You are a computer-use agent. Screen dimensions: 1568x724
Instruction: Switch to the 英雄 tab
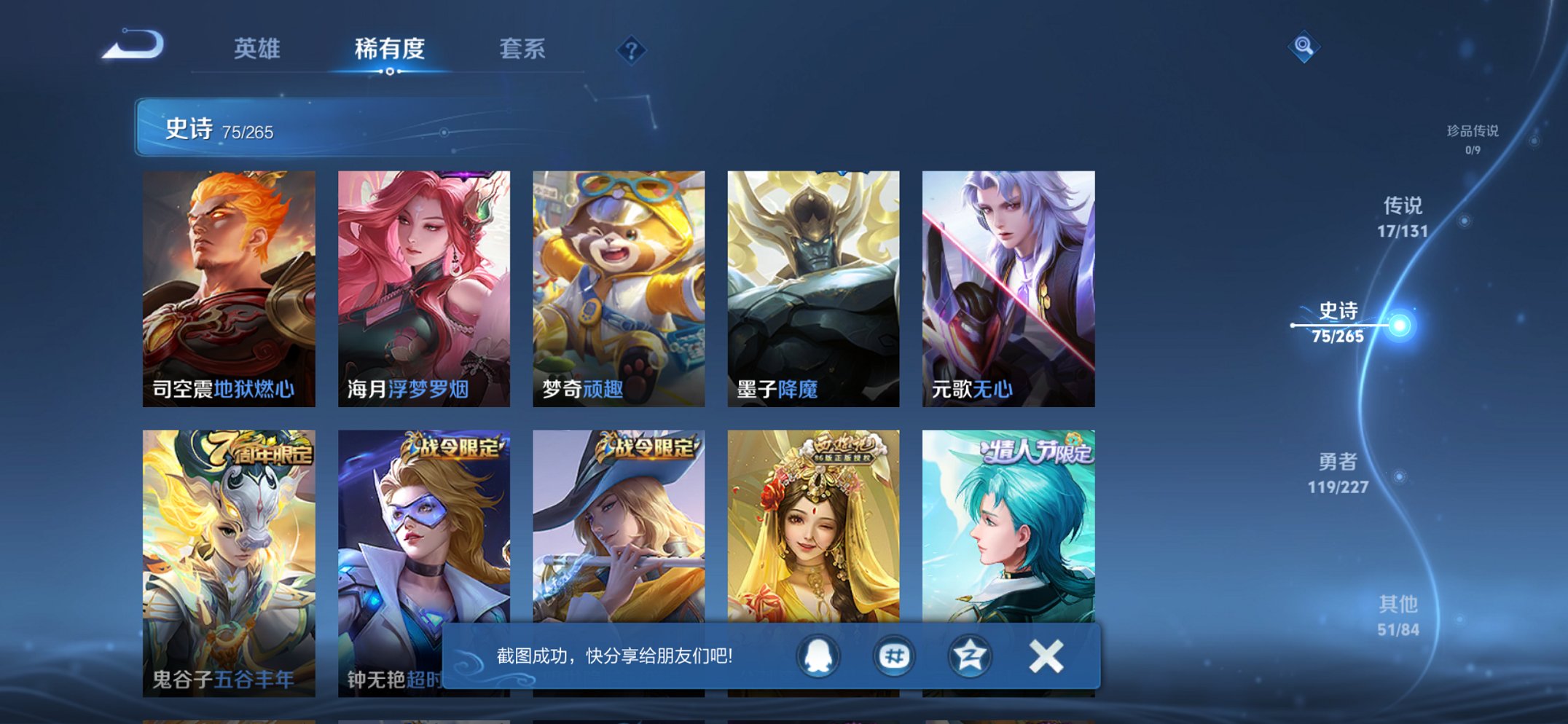(256, 50)
